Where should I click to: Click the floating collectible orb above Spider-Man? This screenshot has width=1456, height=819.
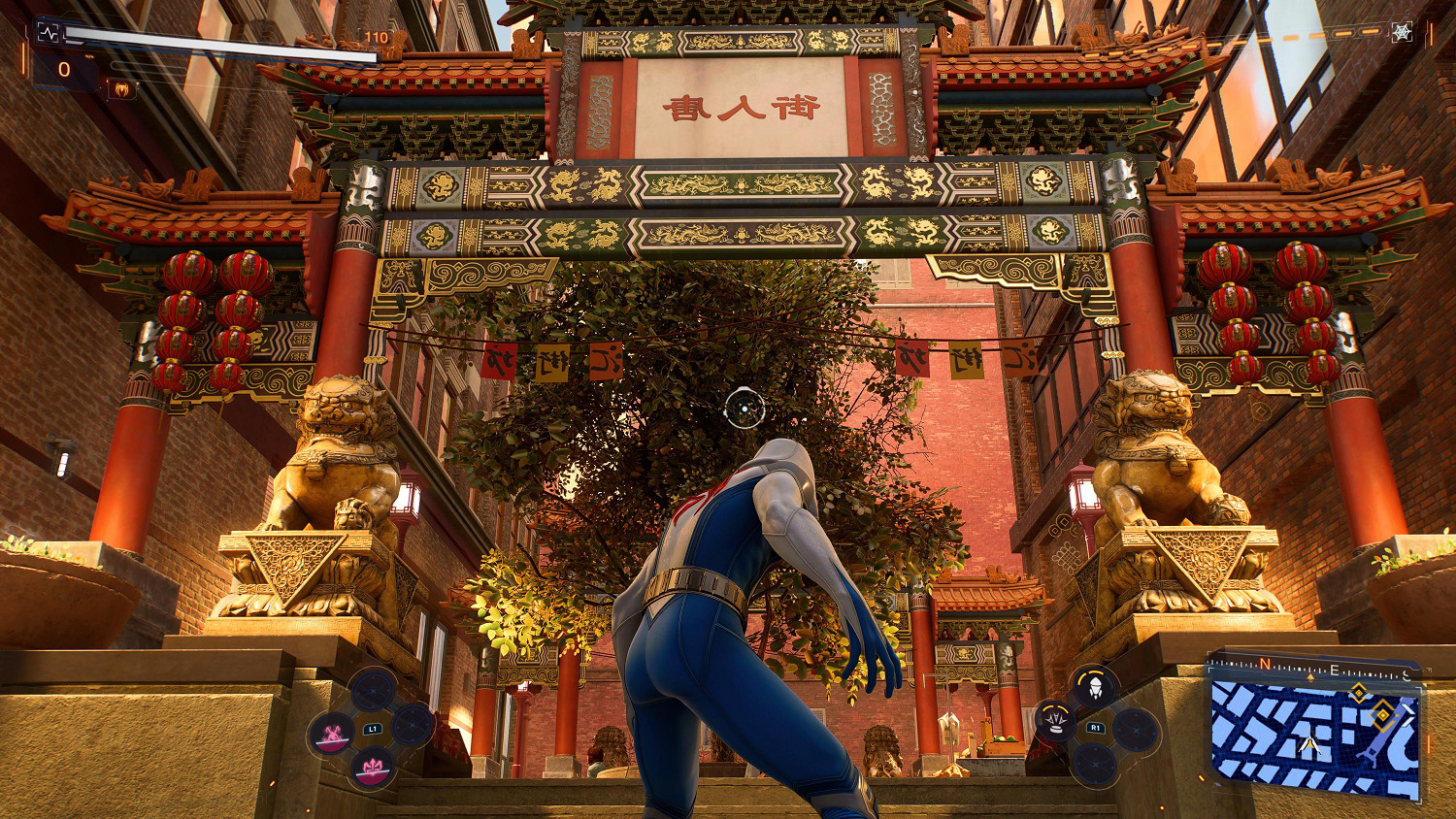click(745, 409)
